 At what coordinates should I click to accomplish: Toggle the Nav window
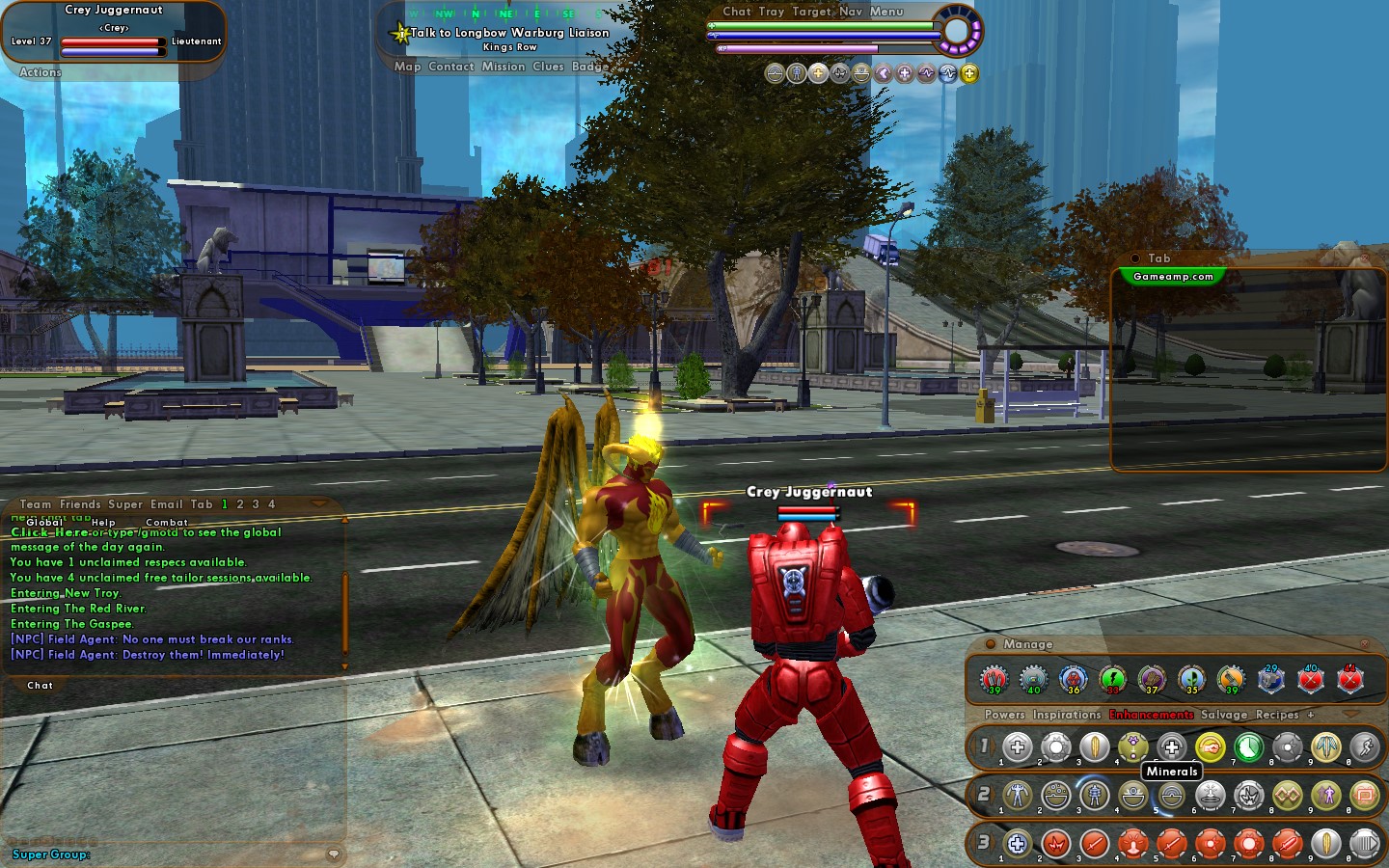pos(850,12)
